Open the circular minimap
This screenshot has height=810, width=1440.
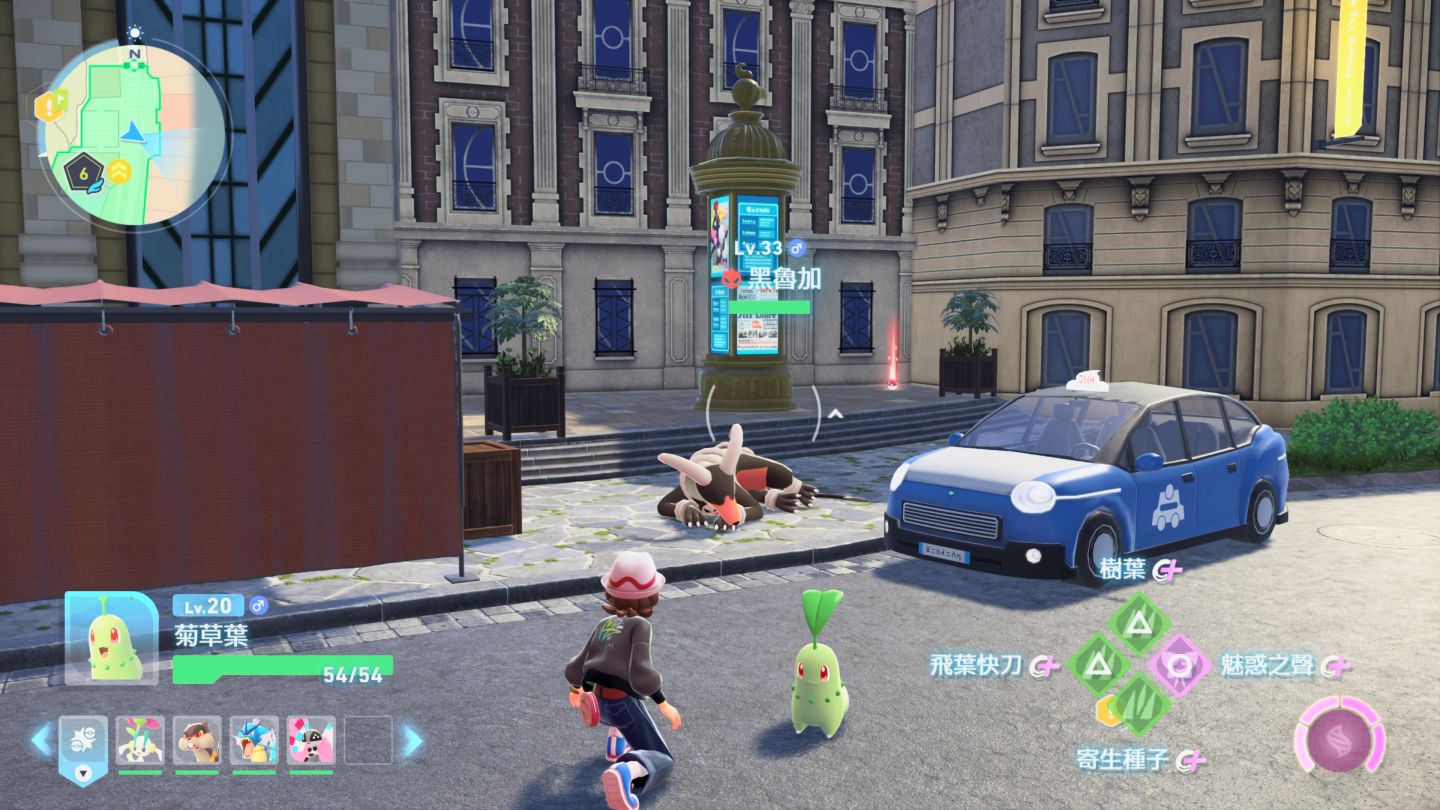(x=132, y=132)
